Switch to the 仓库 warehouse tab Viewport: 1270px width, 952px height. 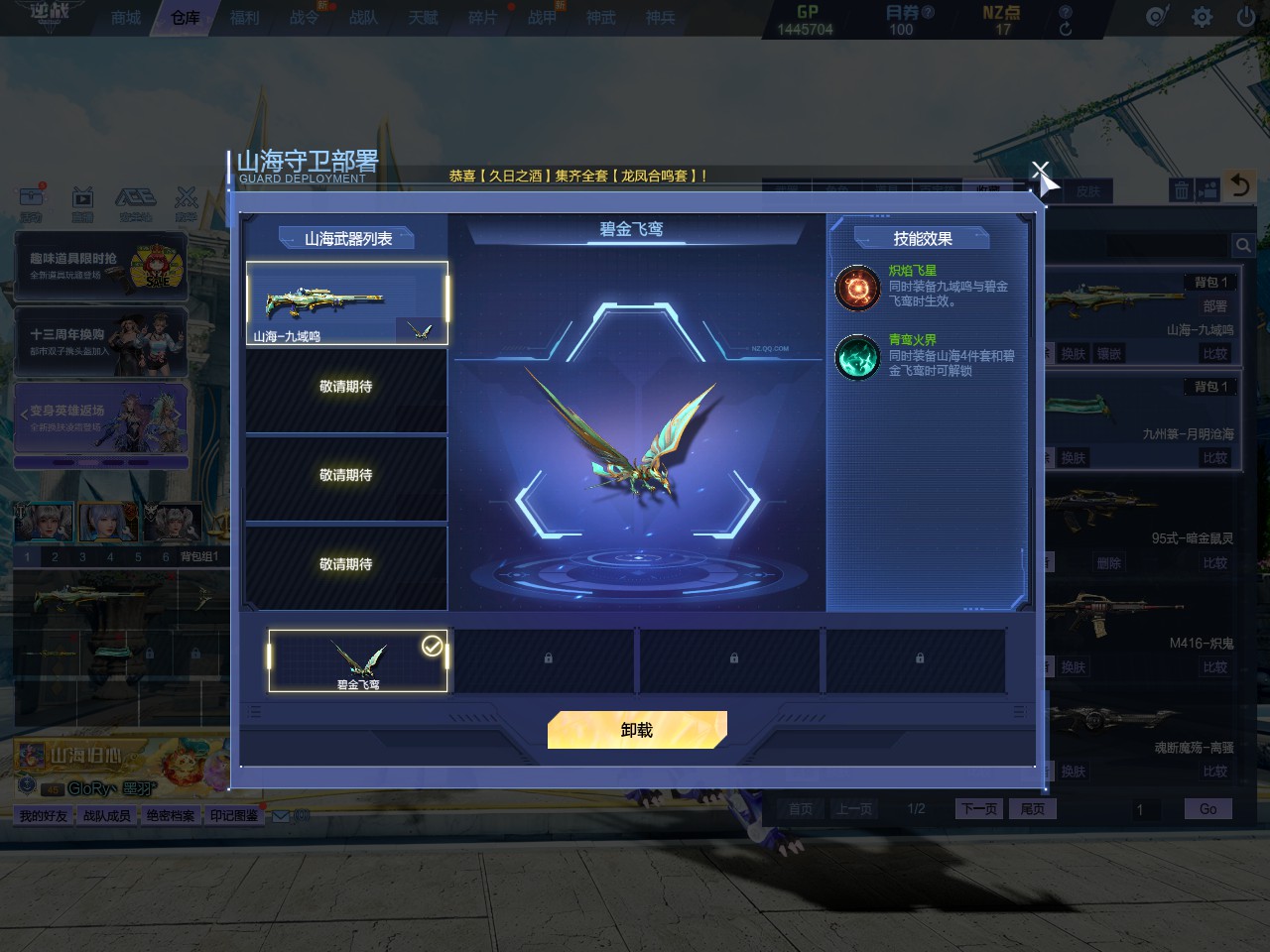pos(186,18)
